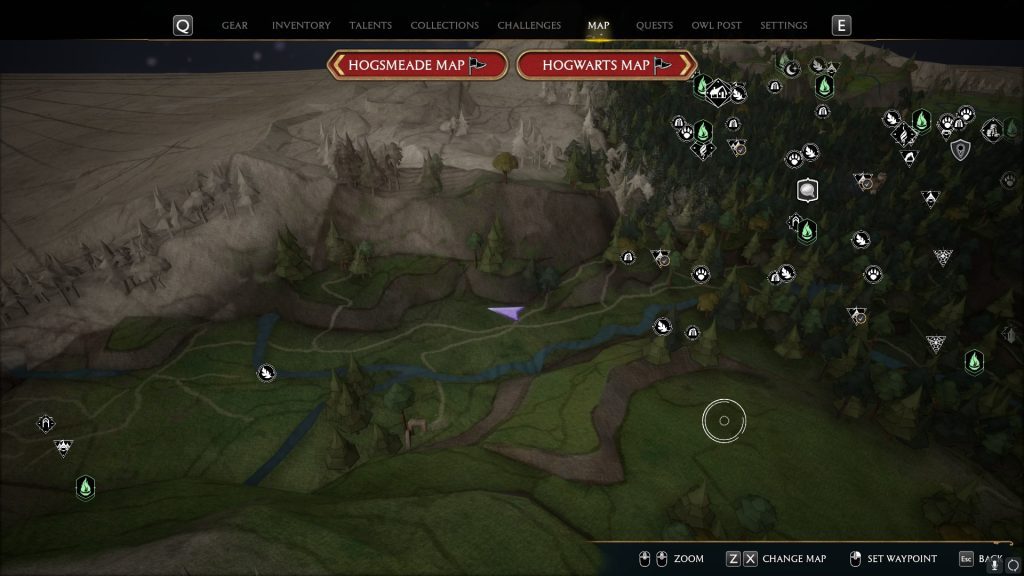View the Quests tab
This screenshot has height=576, width=1024.
point(654,26)
